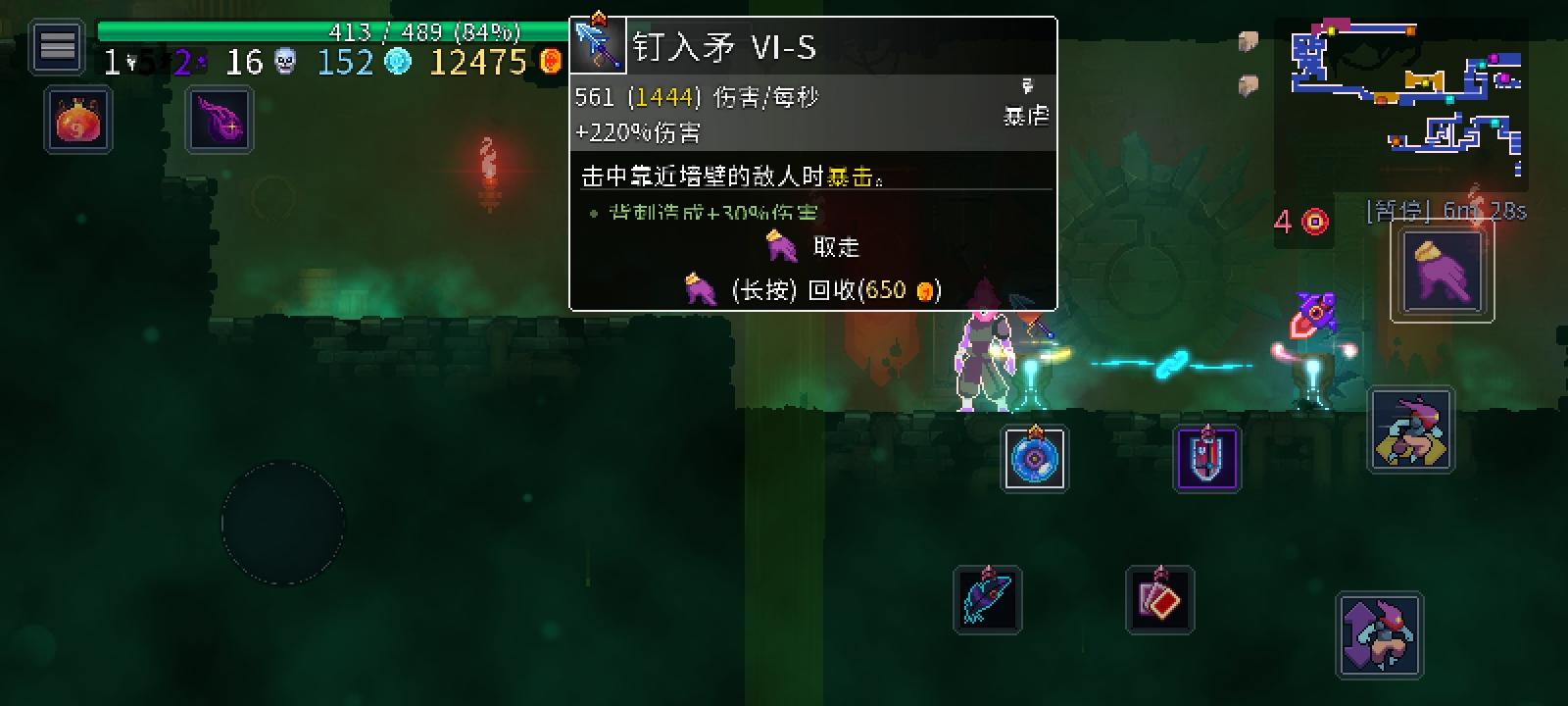Click the spear icon in the tooltip header
Viewport: 1568px width, 706px height.
[598, 43]
